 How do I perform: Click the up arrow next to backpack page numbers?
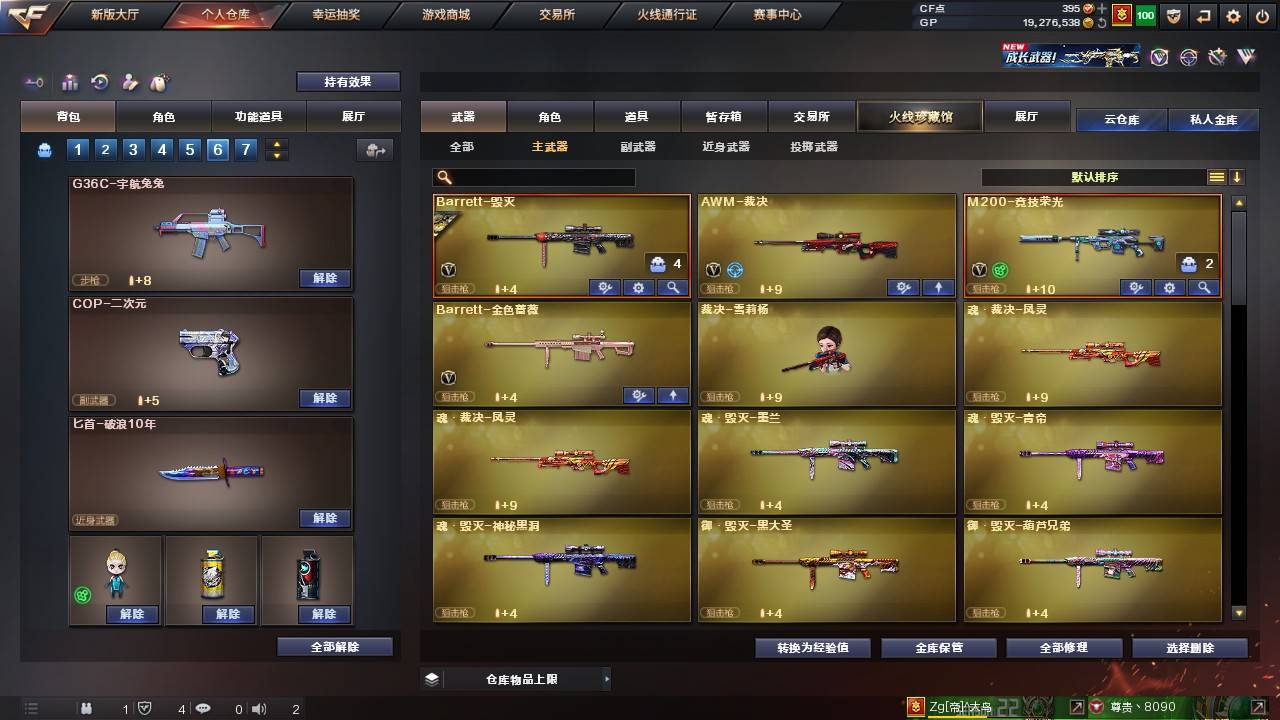point(277,142)
